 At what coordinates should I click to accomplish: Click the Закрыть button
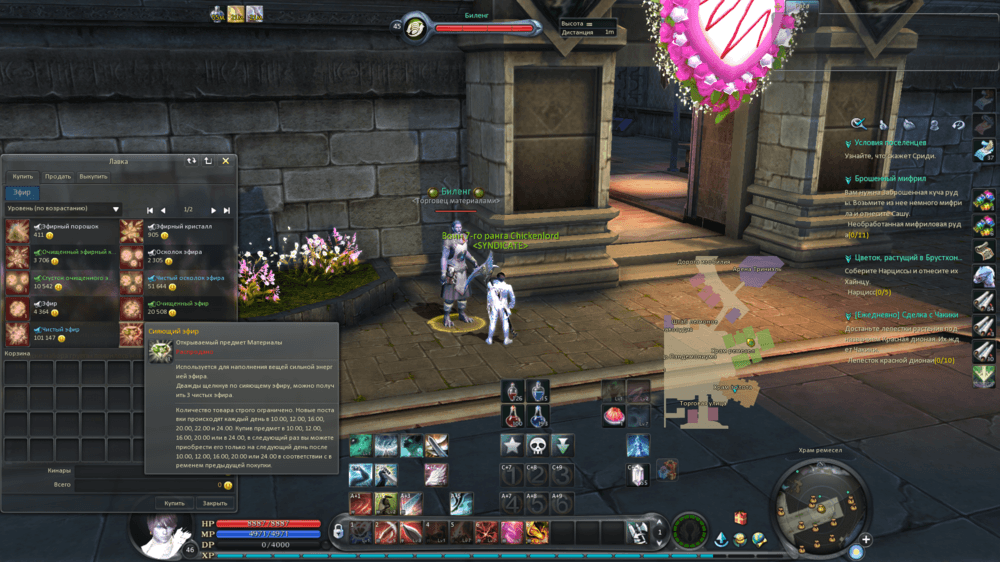click(213, 503)
